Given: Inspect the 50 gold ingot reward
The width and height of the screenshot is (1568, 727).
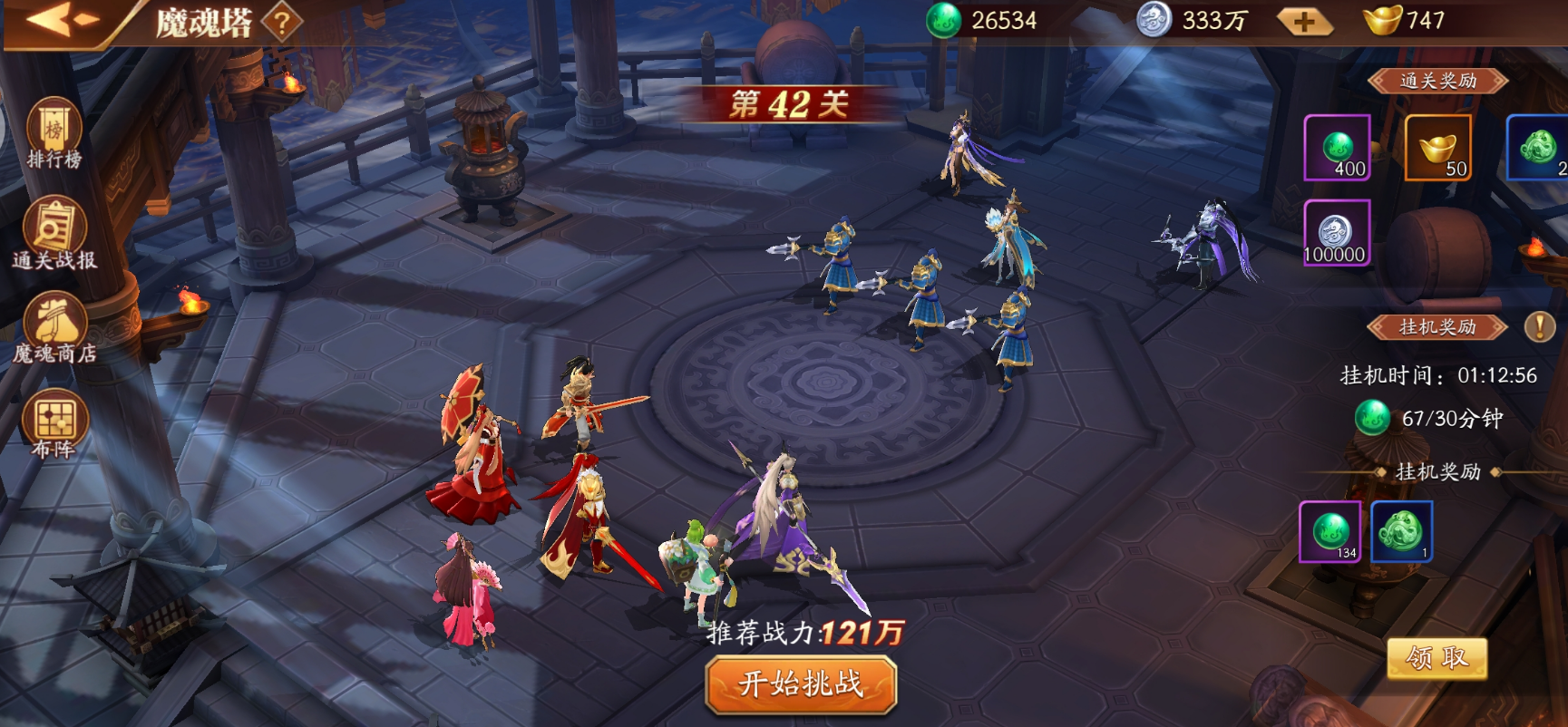Looking at the screenshot, I should 1437,148.
